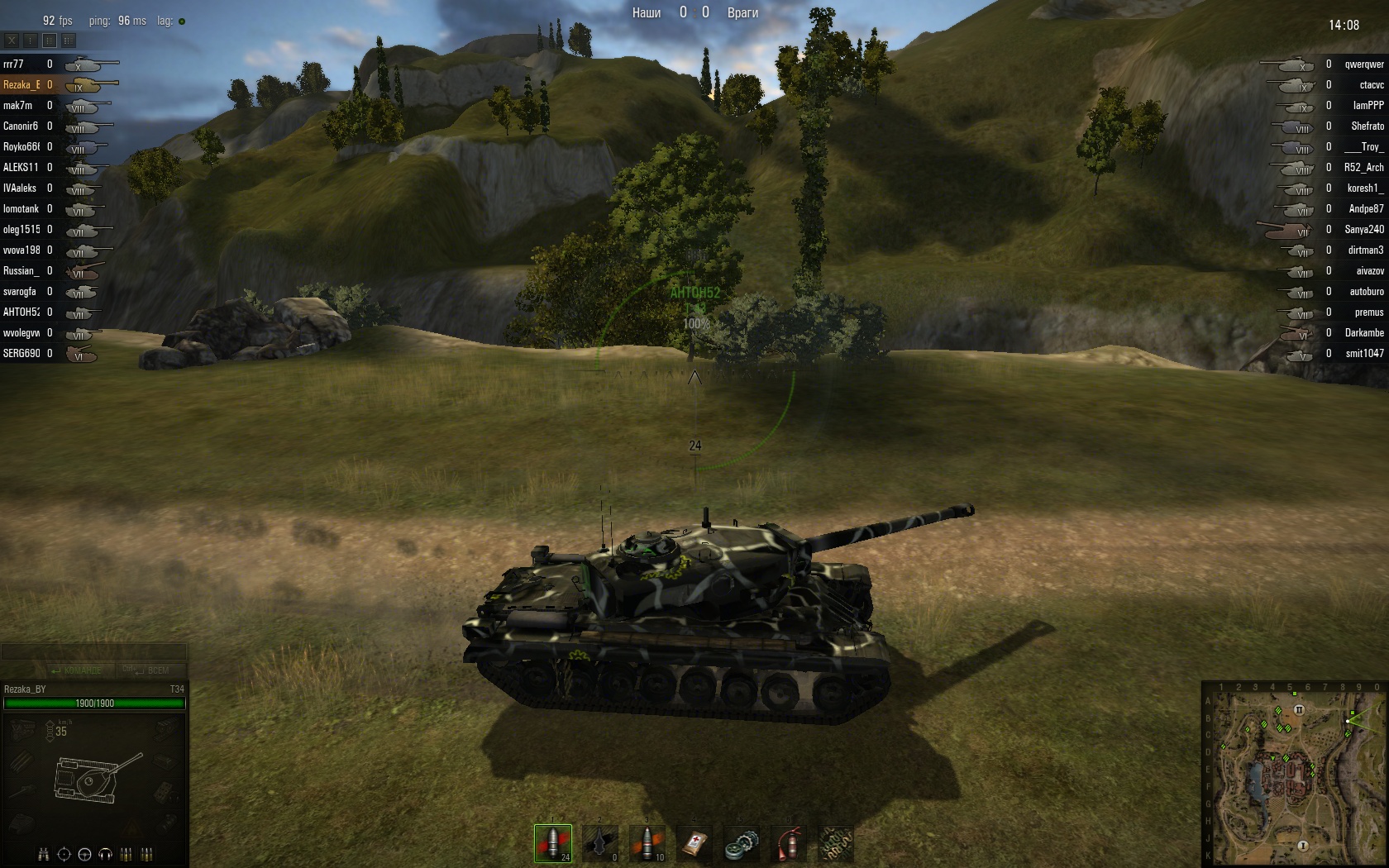Click the headphones radio operator icon
Screen dimensions: 1389x868
point(106,854)
